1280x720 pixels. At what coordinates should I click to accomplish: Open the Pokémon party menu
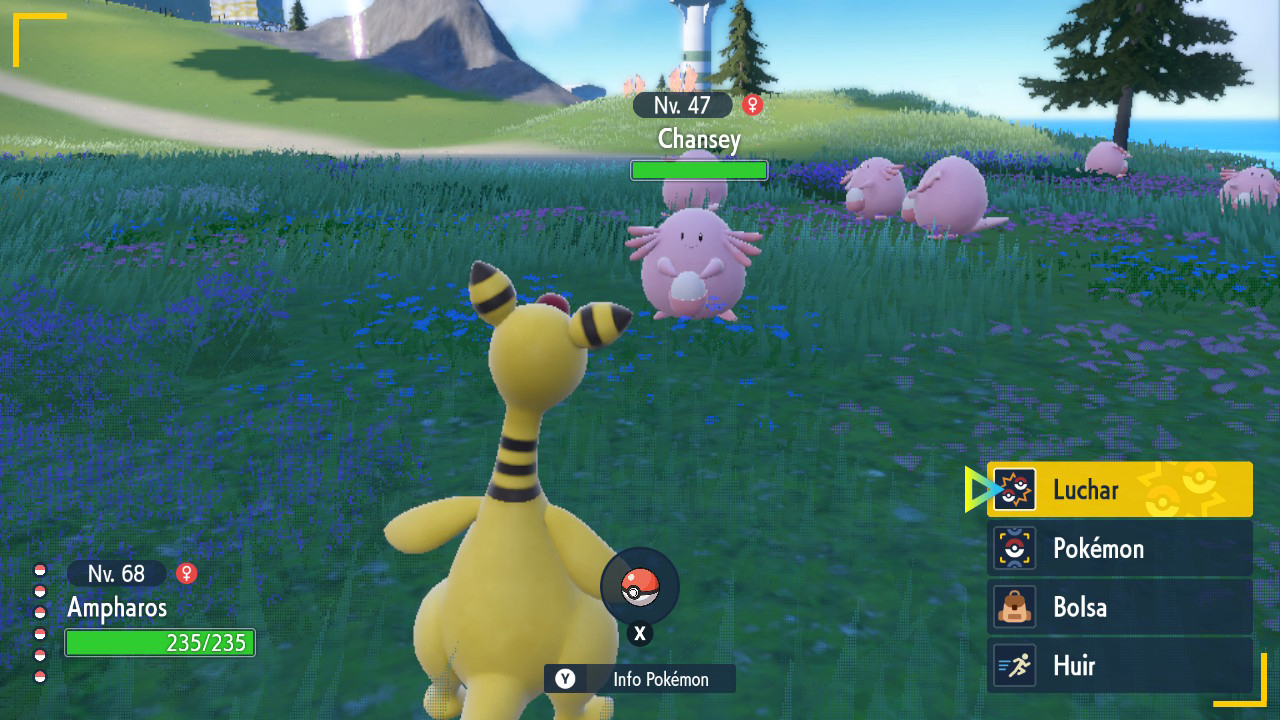(x=1119, y=548)
